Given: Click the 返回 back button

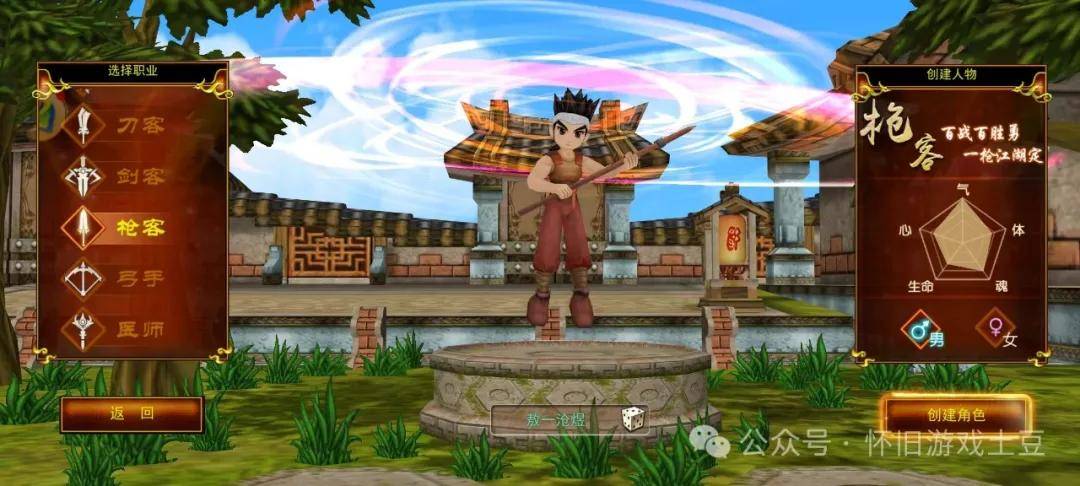Looking at the screenshot, I should pyautogui.click(x=131, y=414).
